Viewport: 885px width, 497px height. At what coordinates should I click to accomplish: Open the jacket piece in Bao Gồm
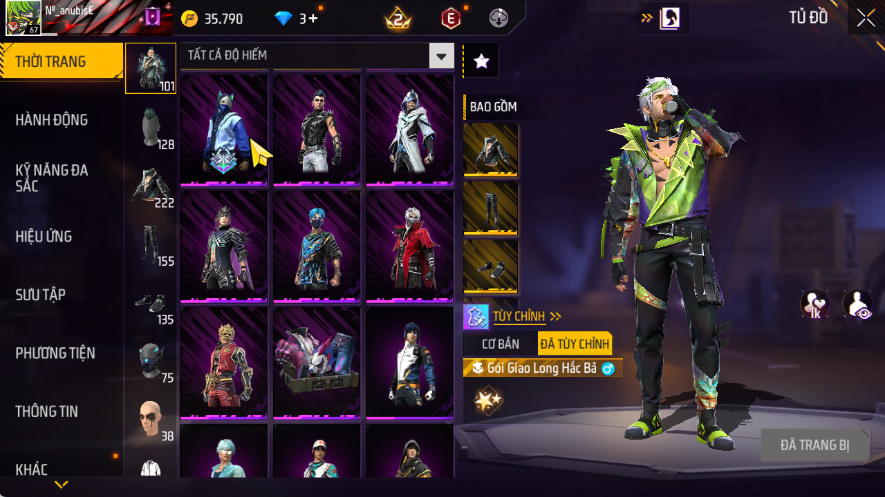[491, 150]
